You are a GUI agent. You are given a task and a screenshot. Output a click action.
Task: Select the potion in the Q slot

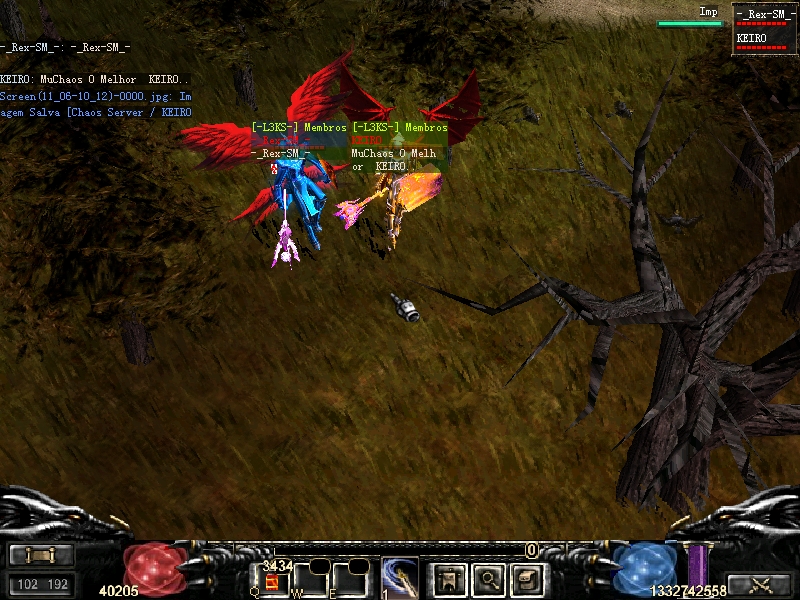pyautogui.click(x=271, y=581)
